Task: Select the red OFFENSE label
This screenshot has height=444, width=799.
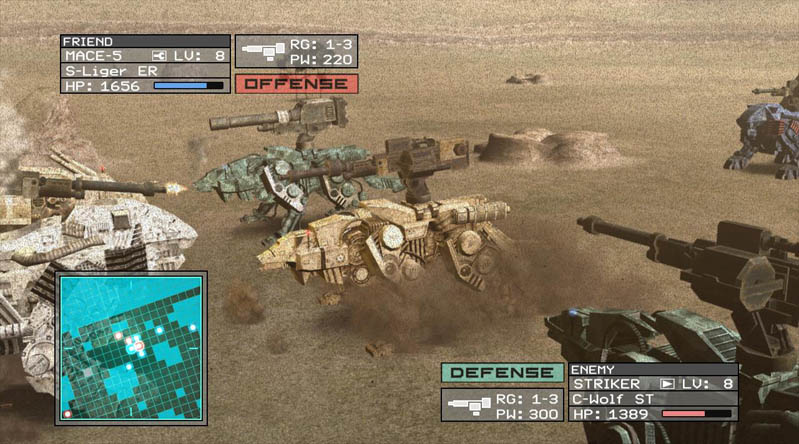Action: point(296,83)
